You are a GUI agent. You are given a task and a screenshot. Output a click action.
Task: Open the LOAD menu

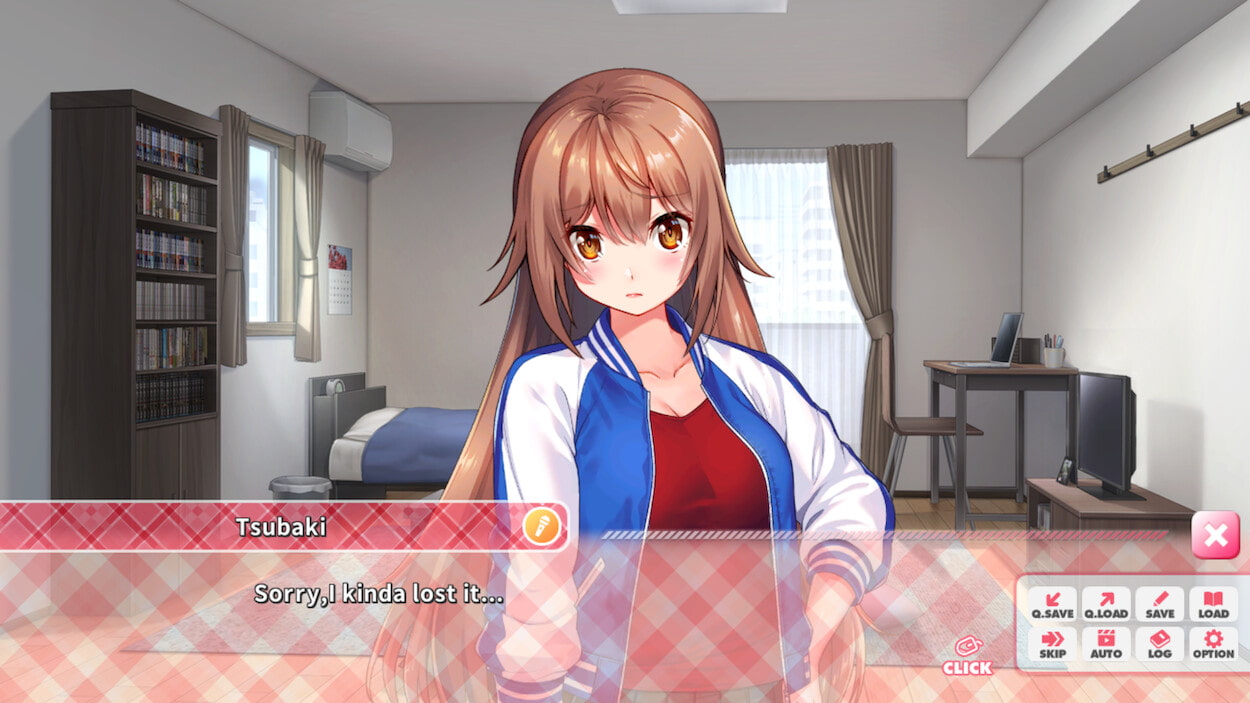pyautogui.click(x=1213, y=604)
